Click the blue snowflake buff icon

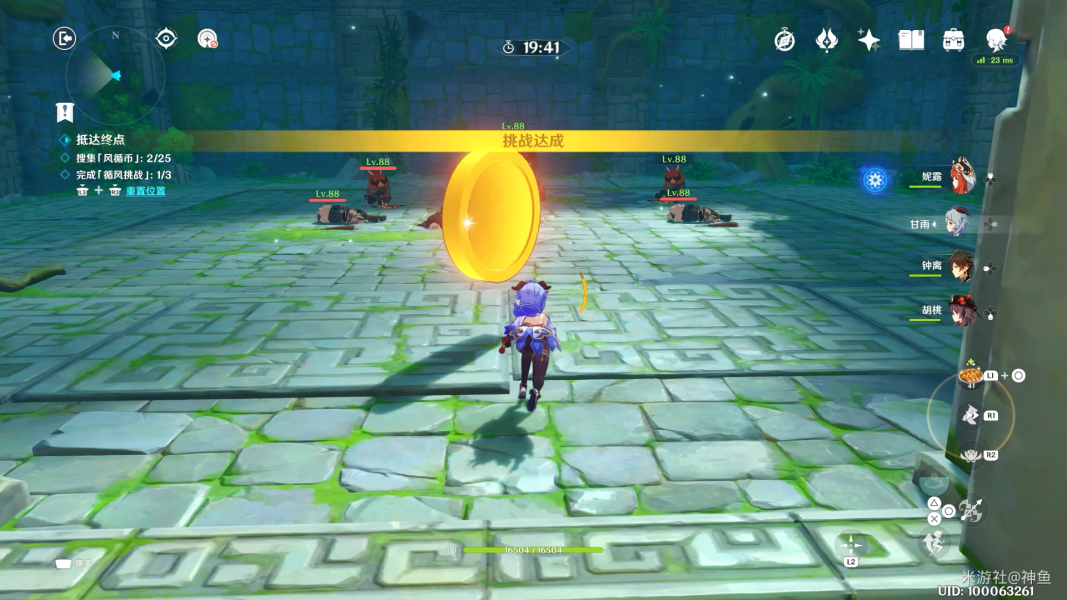click(875, 180)
